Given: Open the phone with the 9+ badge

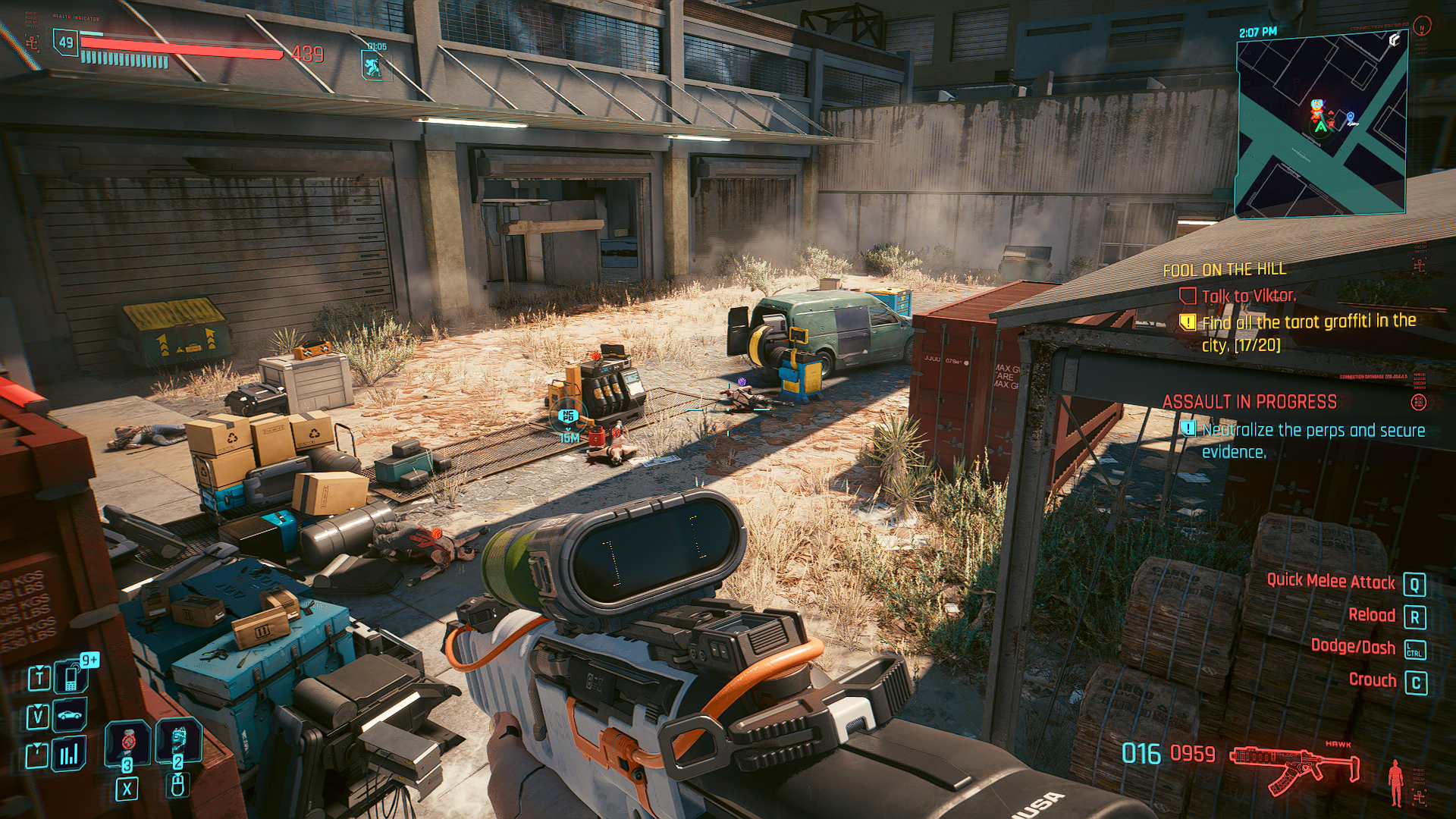Looking at the screenshot, I should point(71,676).
